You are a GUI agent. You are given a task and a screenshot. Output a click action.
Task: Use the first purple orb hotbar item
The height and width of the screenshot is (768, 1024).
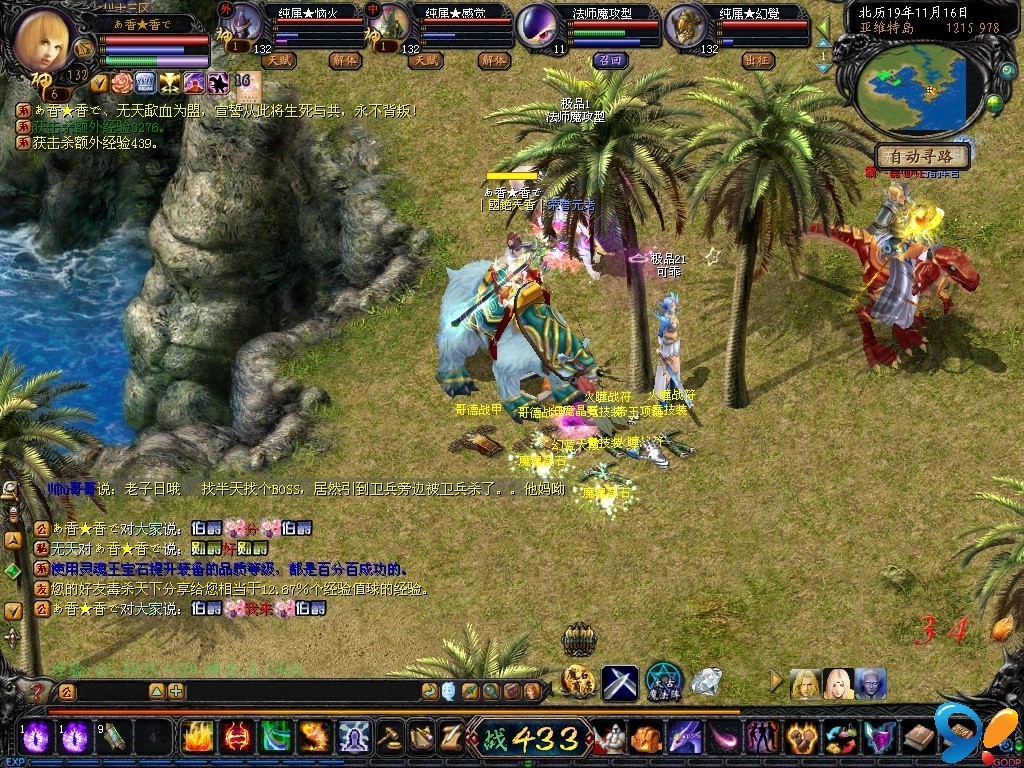click(x=37, y=738)
